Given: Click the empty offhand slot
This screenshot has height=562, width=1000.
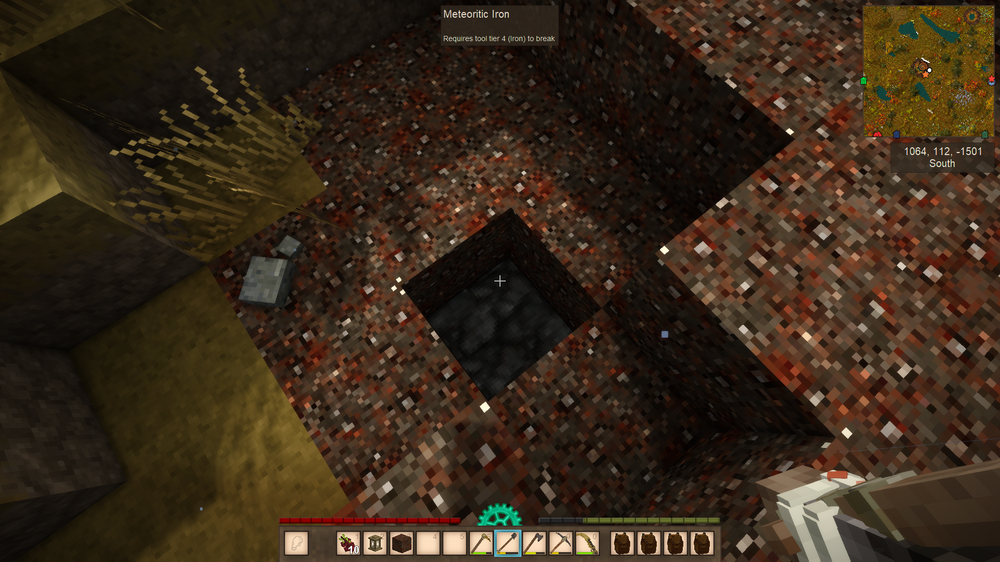Looking at the screenshot, I should (x=297, y=544).
